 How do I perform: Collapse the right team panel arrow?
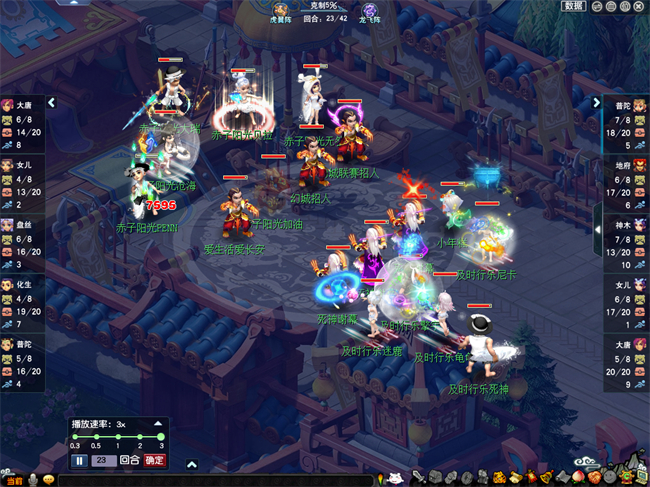[598, 102]
